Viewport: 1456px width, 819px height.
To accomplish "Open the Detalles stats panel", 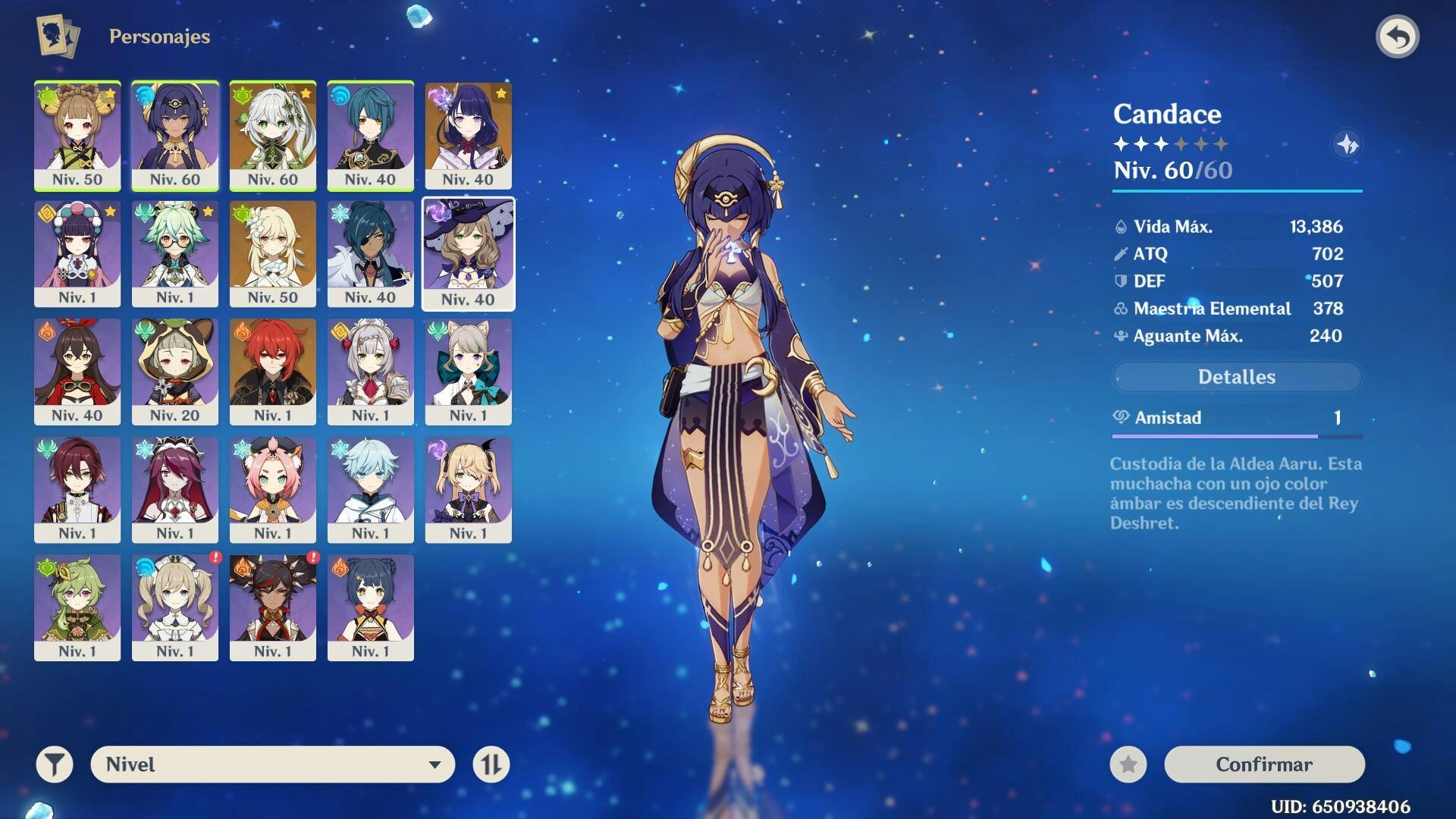I will (1236, 377).
